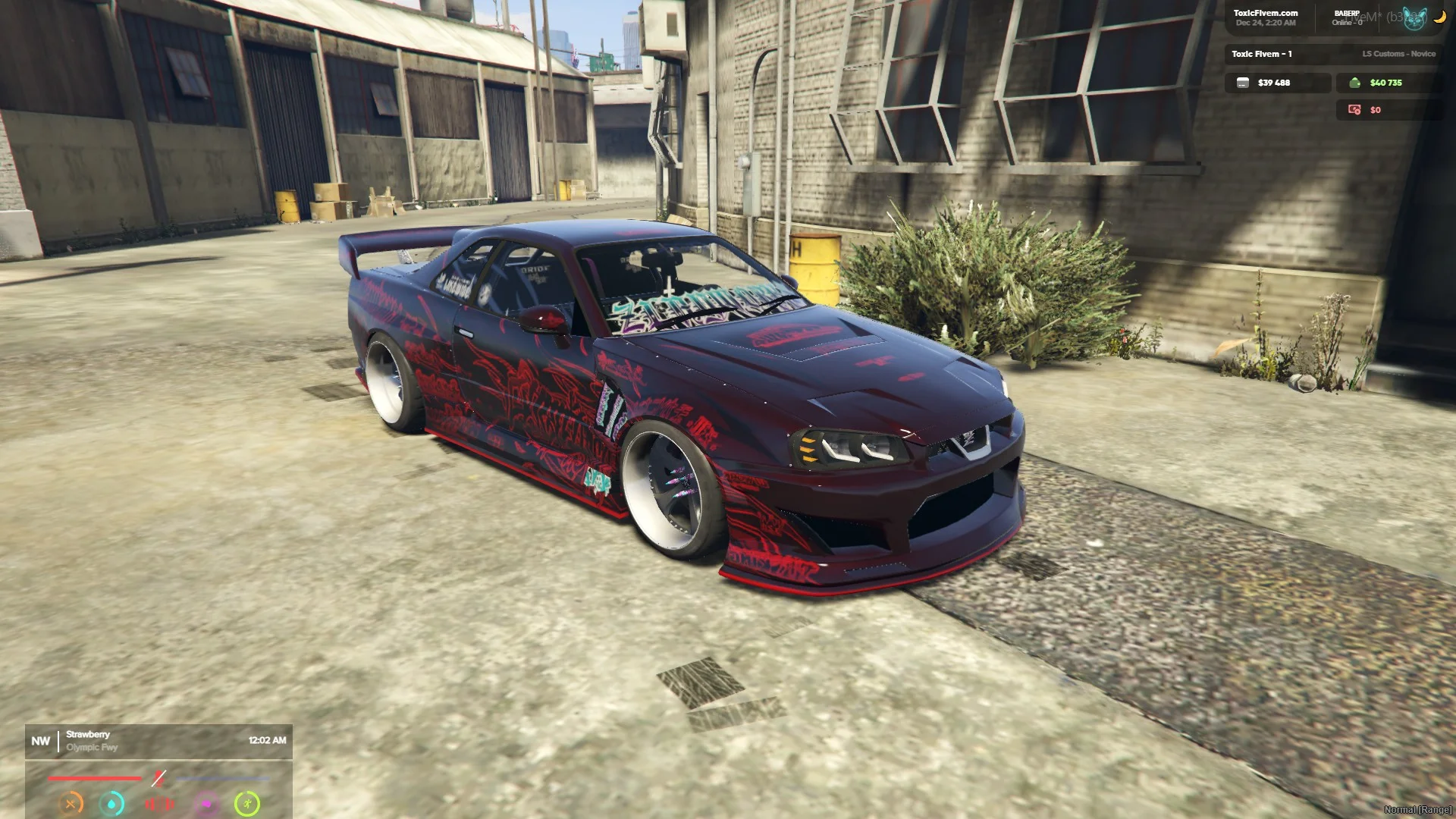Click the cyan cat server logo

point(1414,18)
